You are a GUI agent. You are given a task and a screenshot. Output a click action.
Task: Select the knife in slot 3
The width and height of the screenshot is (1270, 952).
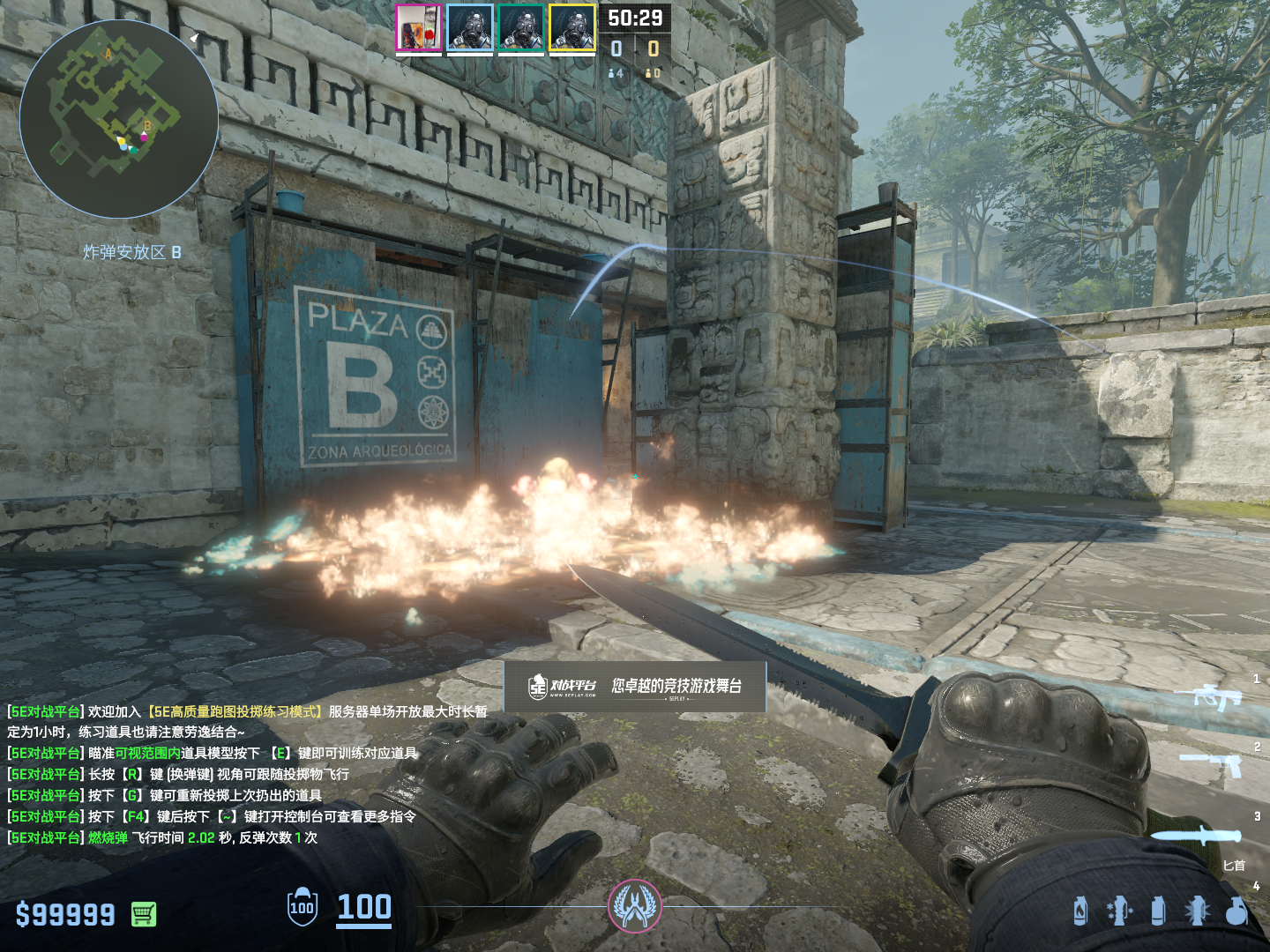point(1203,835)
